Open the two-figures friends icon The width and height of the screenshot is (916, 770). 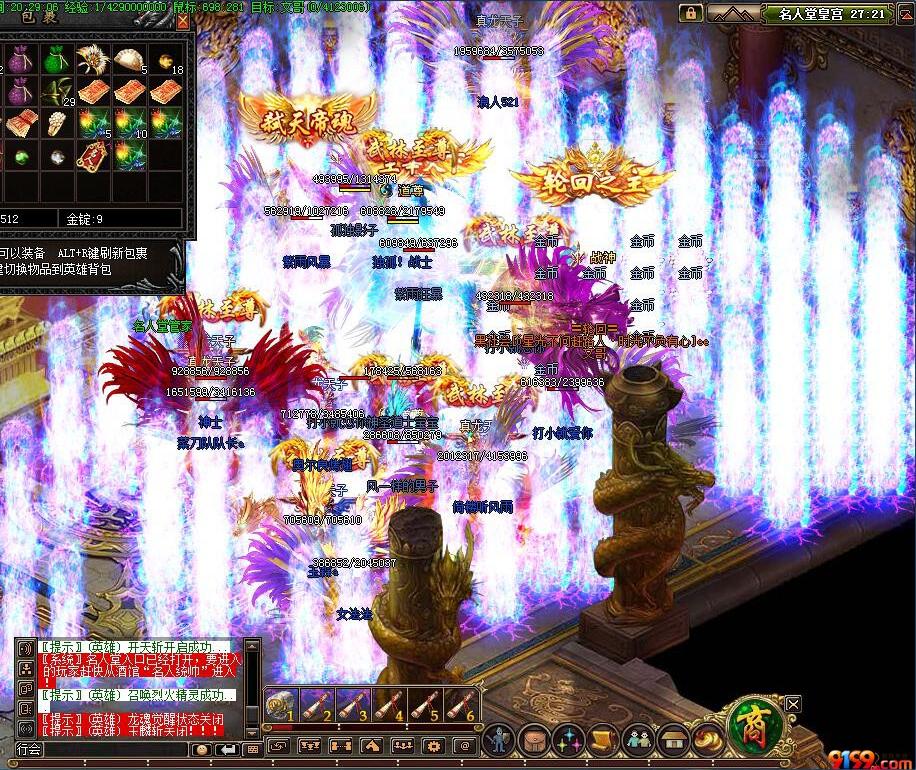point(638,741)
